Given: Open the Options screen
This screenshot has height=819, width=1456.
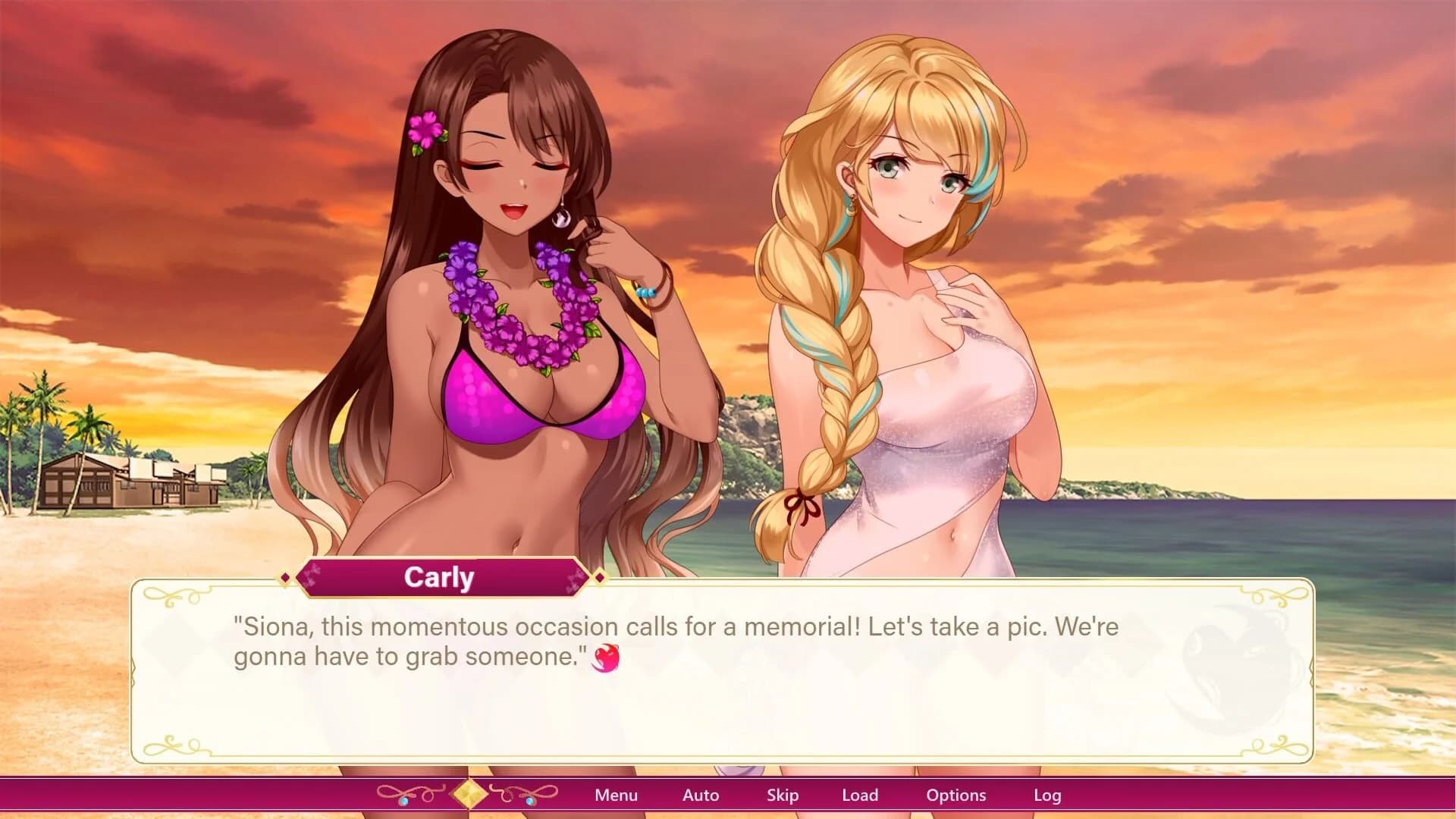Looking at the screenshot, I should coord(956,795).
